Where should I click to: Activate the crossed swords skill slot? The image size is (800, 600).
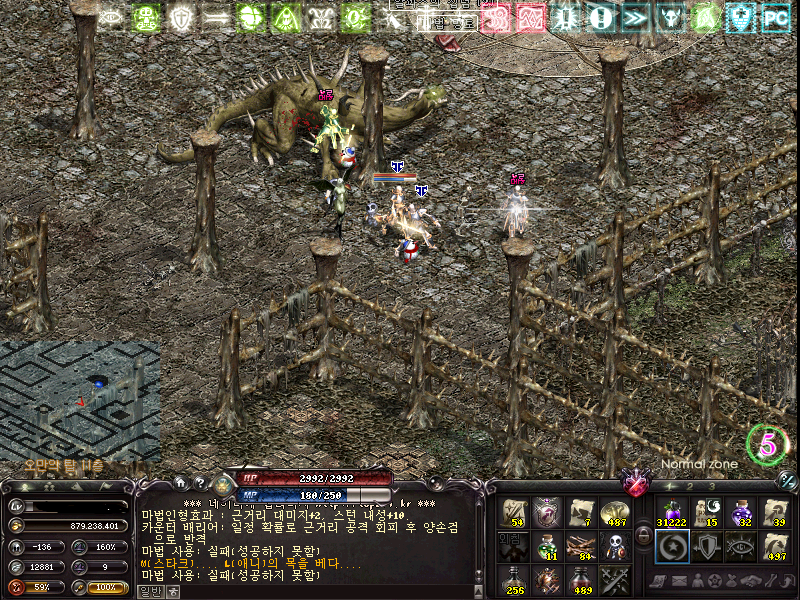tap(614, 579)
